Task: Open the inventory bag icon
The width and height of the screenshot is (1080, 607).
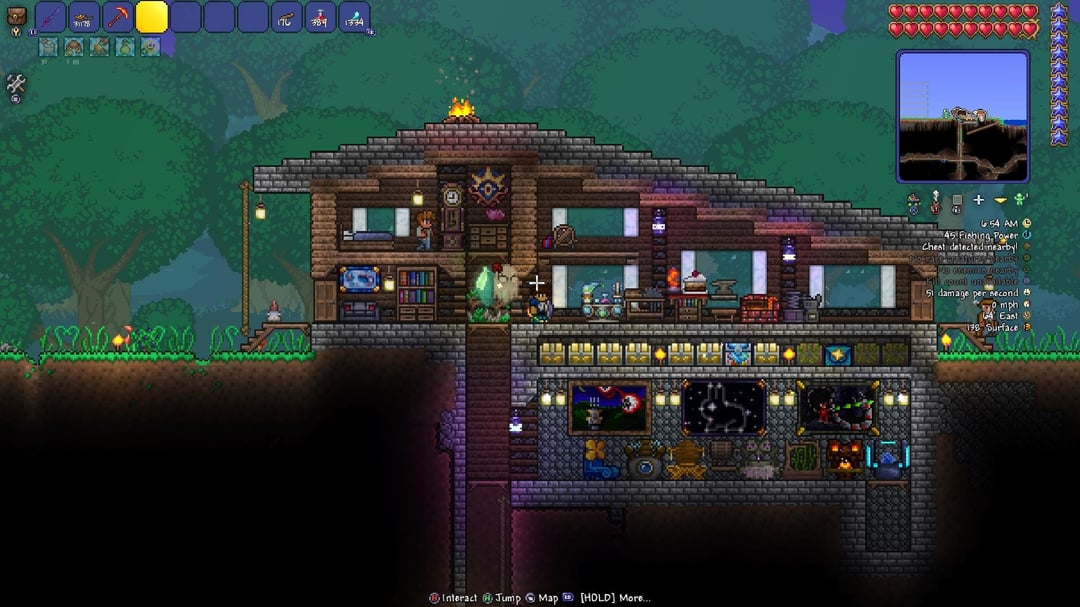Action: [x=16, y=17]
